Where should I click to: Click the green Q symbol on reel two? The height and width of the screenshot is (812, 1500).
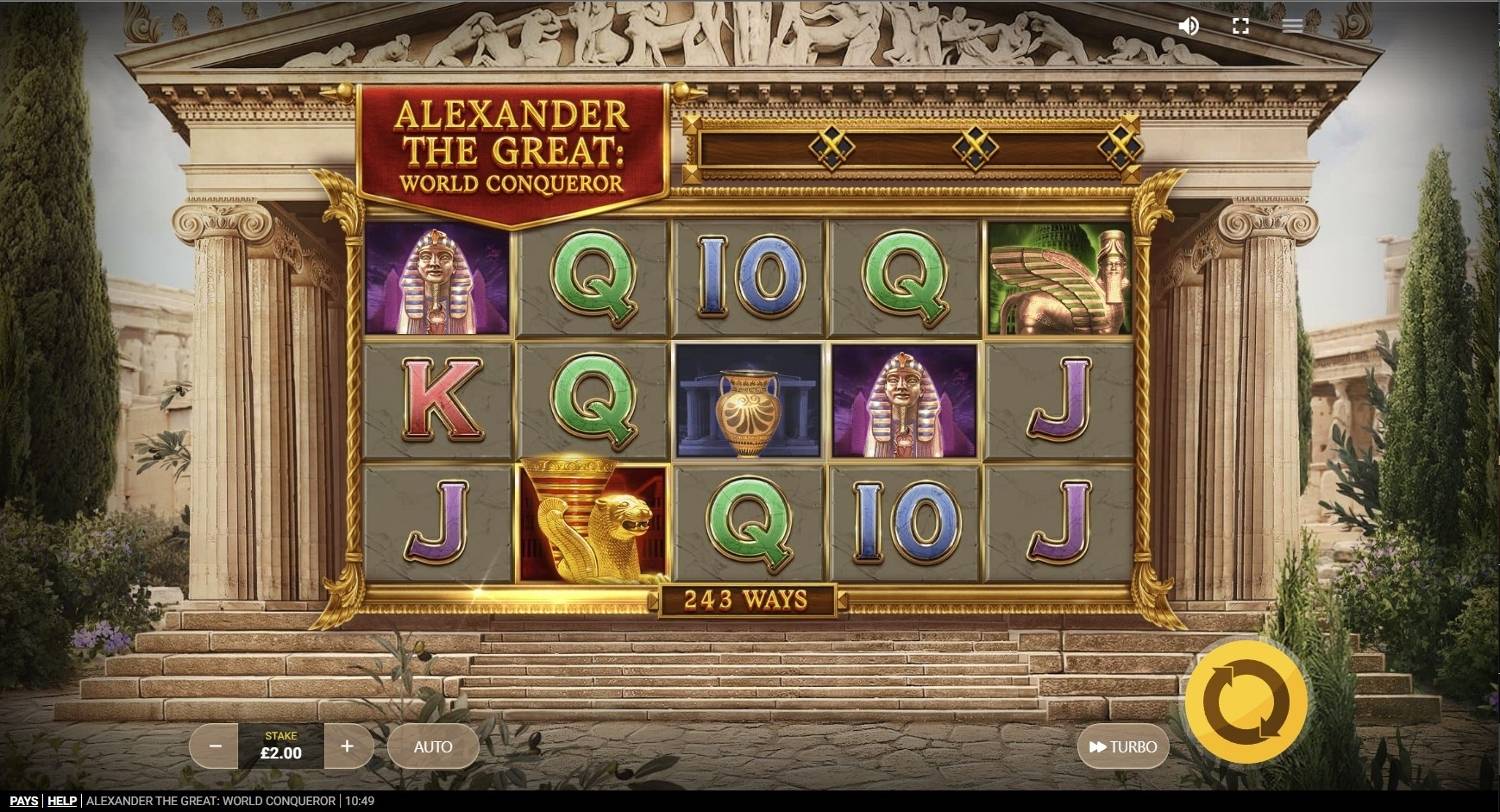pyautogui.click(x=590, y=280)
